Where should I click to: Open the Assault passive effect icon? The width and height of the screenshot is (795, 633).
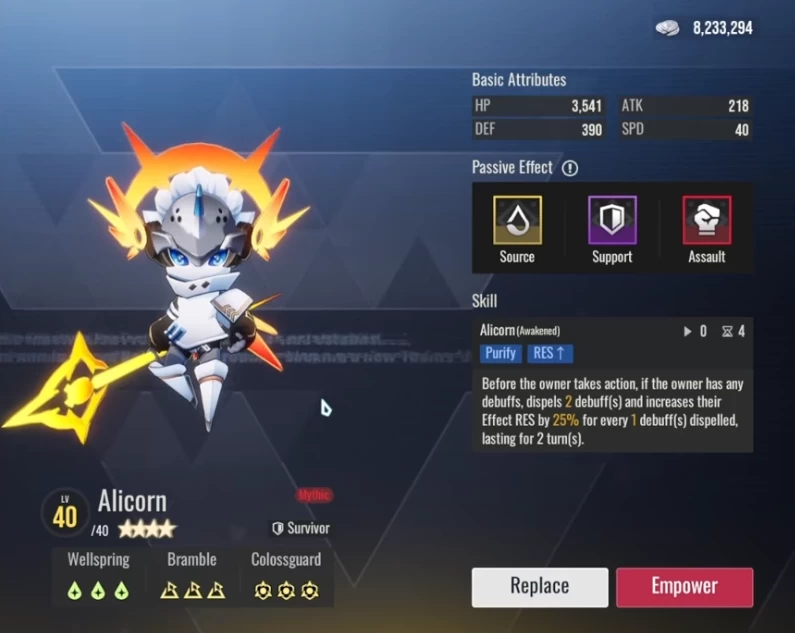coord(706,220)
